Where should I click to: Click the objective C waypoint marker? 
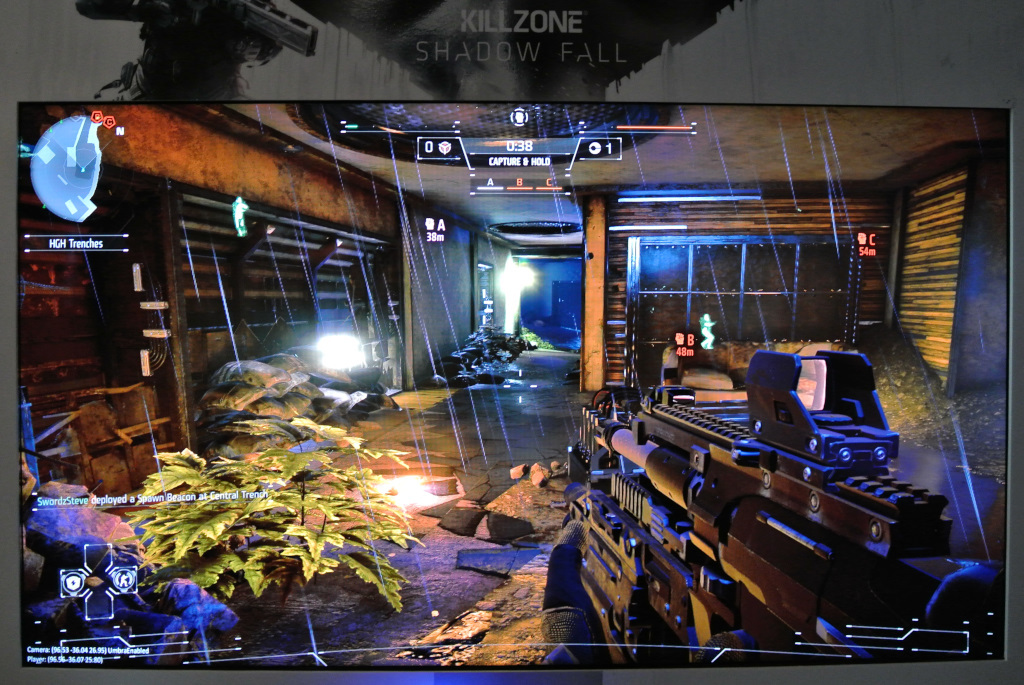[x=865, y=243]
